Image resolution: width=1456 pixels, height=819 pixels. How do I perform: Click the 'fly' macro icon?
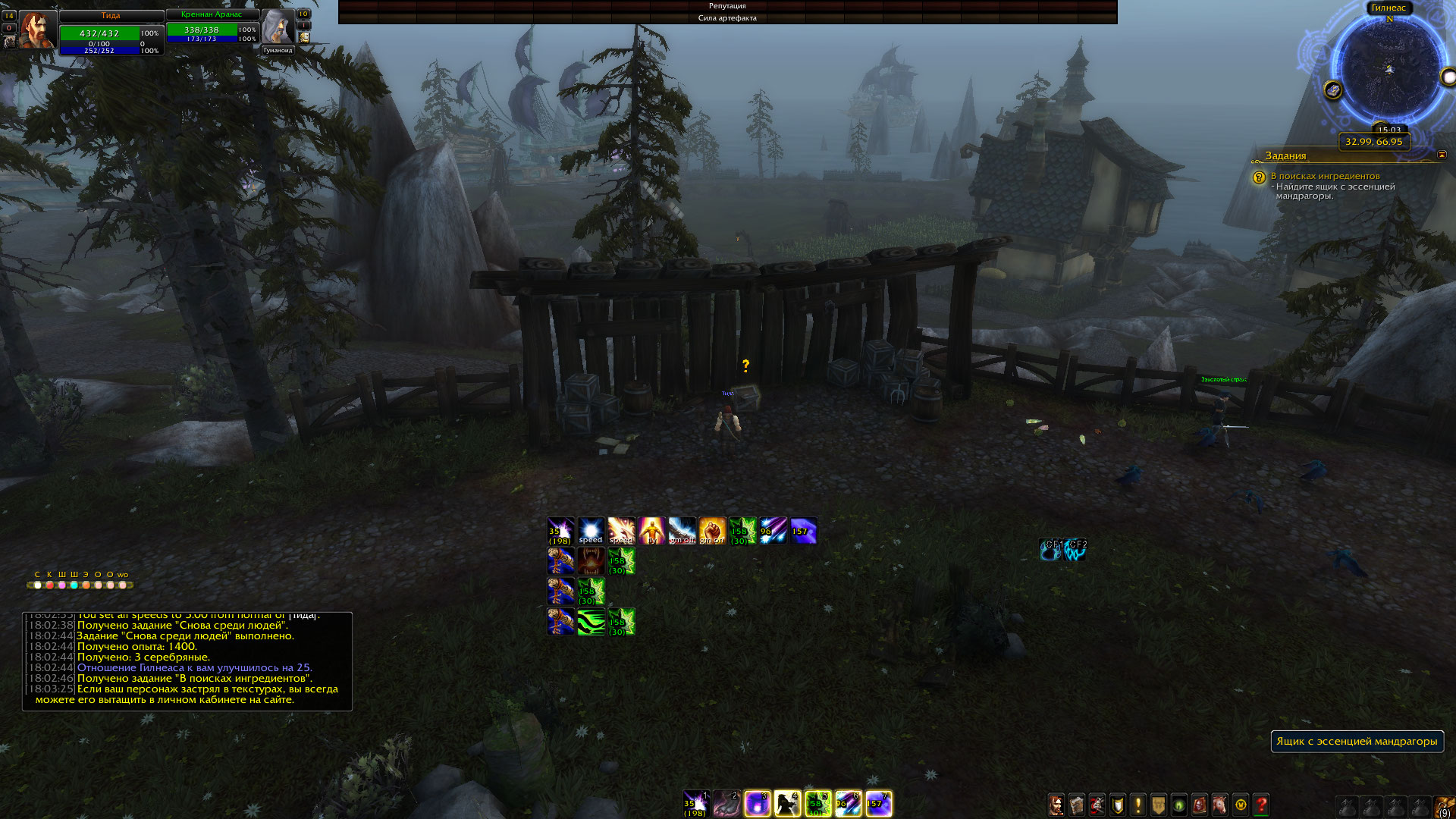[x=651, y=531]
